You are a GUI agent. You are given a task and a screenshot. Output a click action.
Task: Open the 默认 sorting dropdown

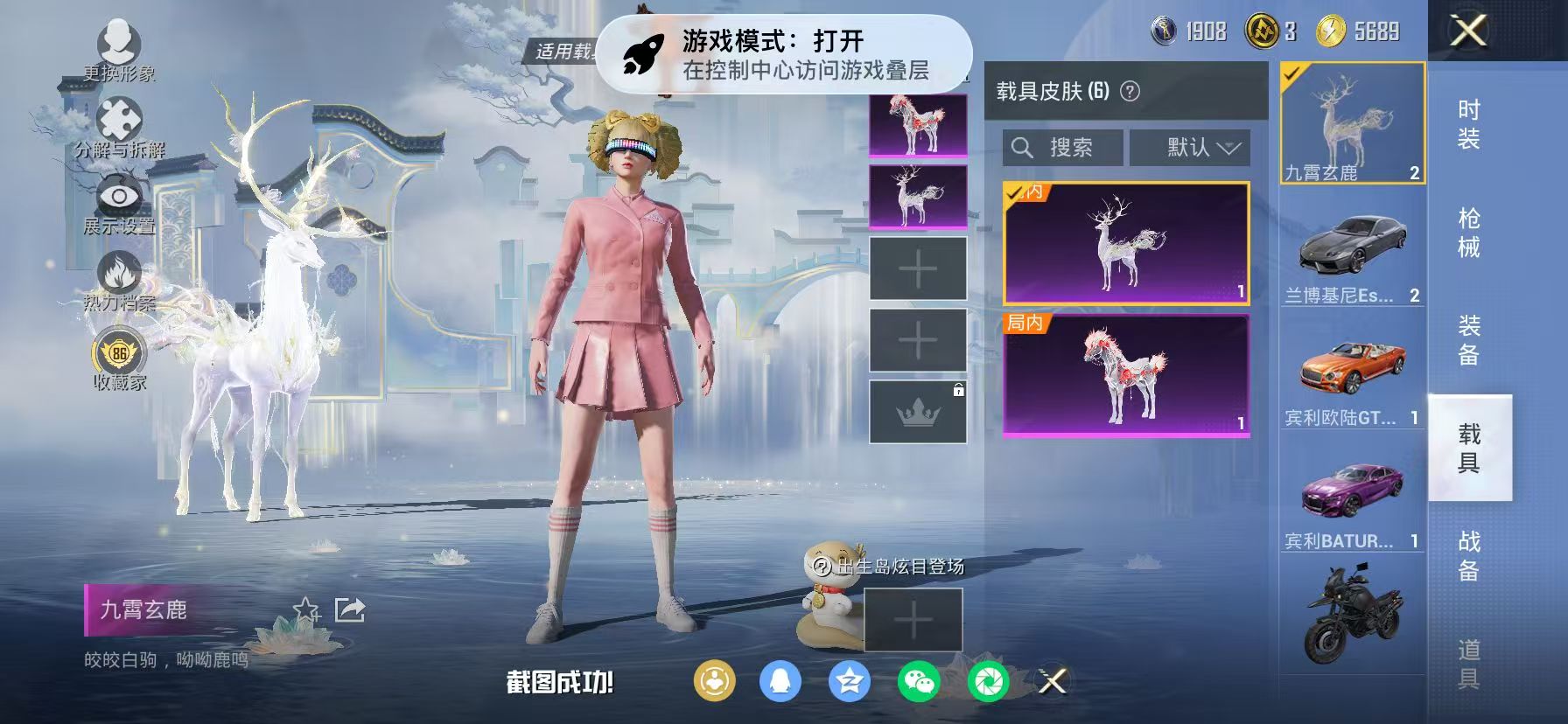pos(1190,147)
